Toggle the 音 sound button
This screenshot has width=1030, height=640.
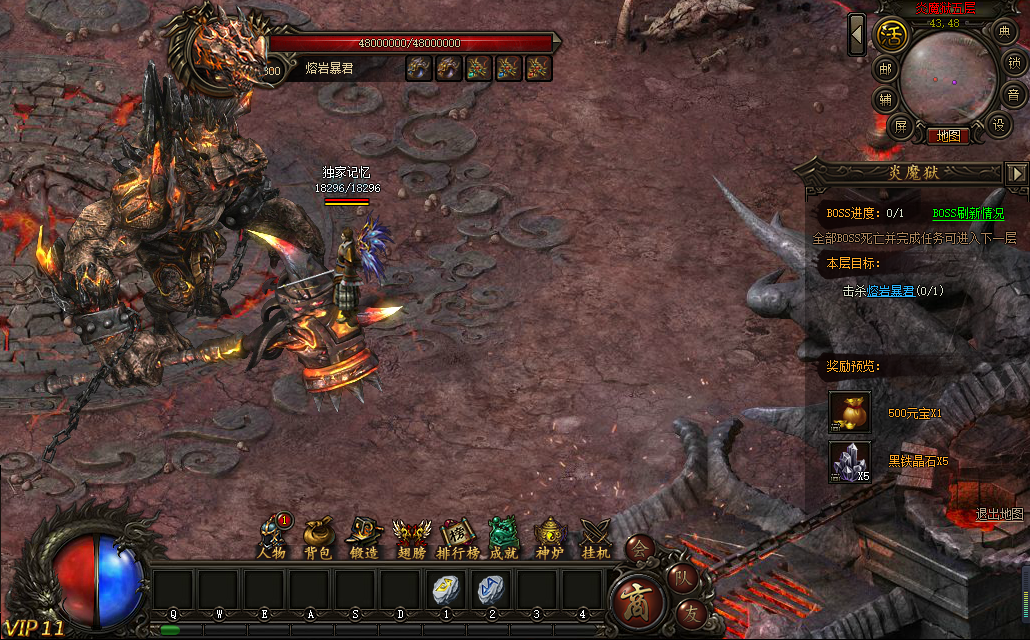(x=1014, y=95)
